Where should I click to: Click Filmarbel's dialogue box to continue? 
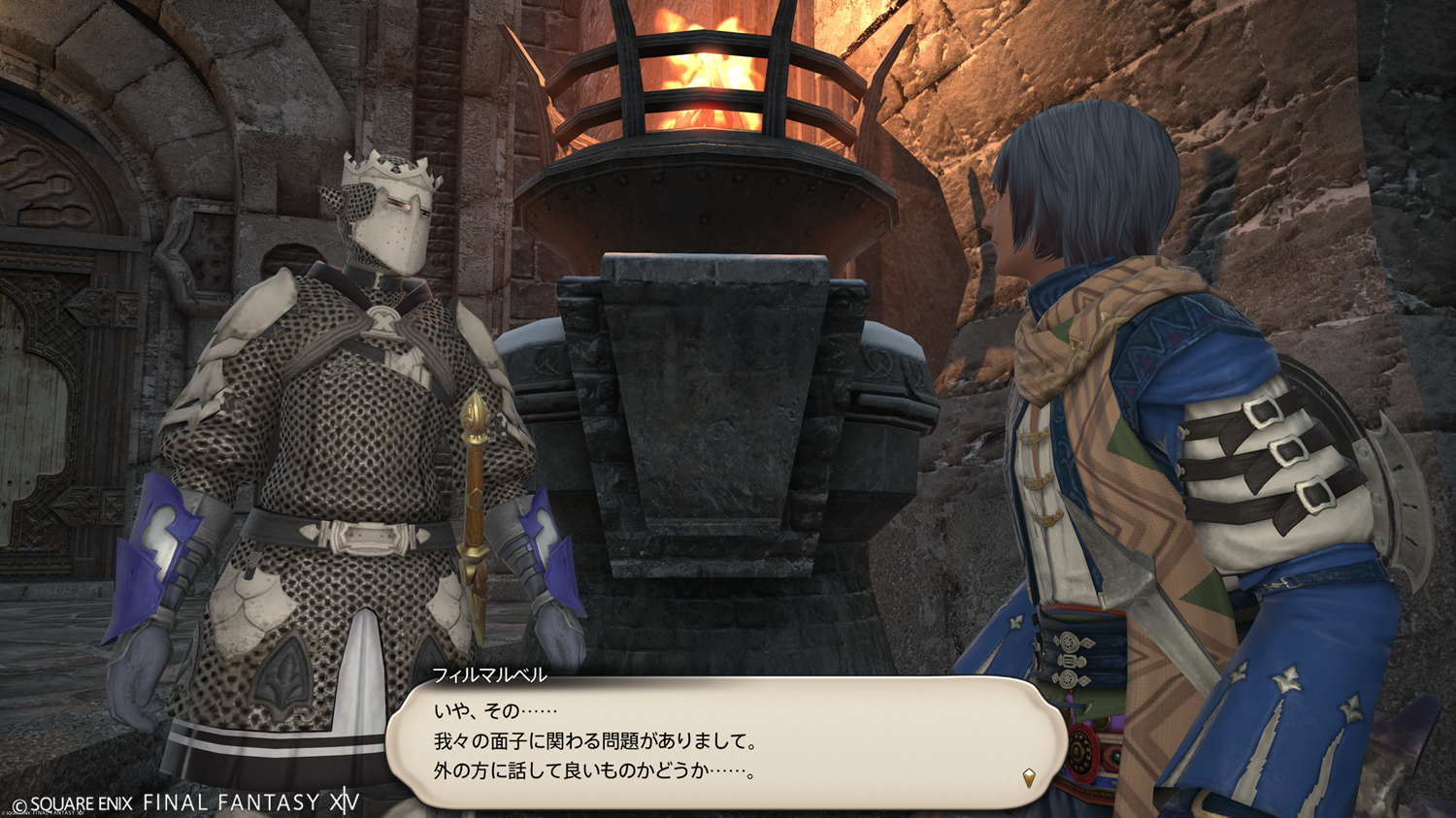point(726,741)
